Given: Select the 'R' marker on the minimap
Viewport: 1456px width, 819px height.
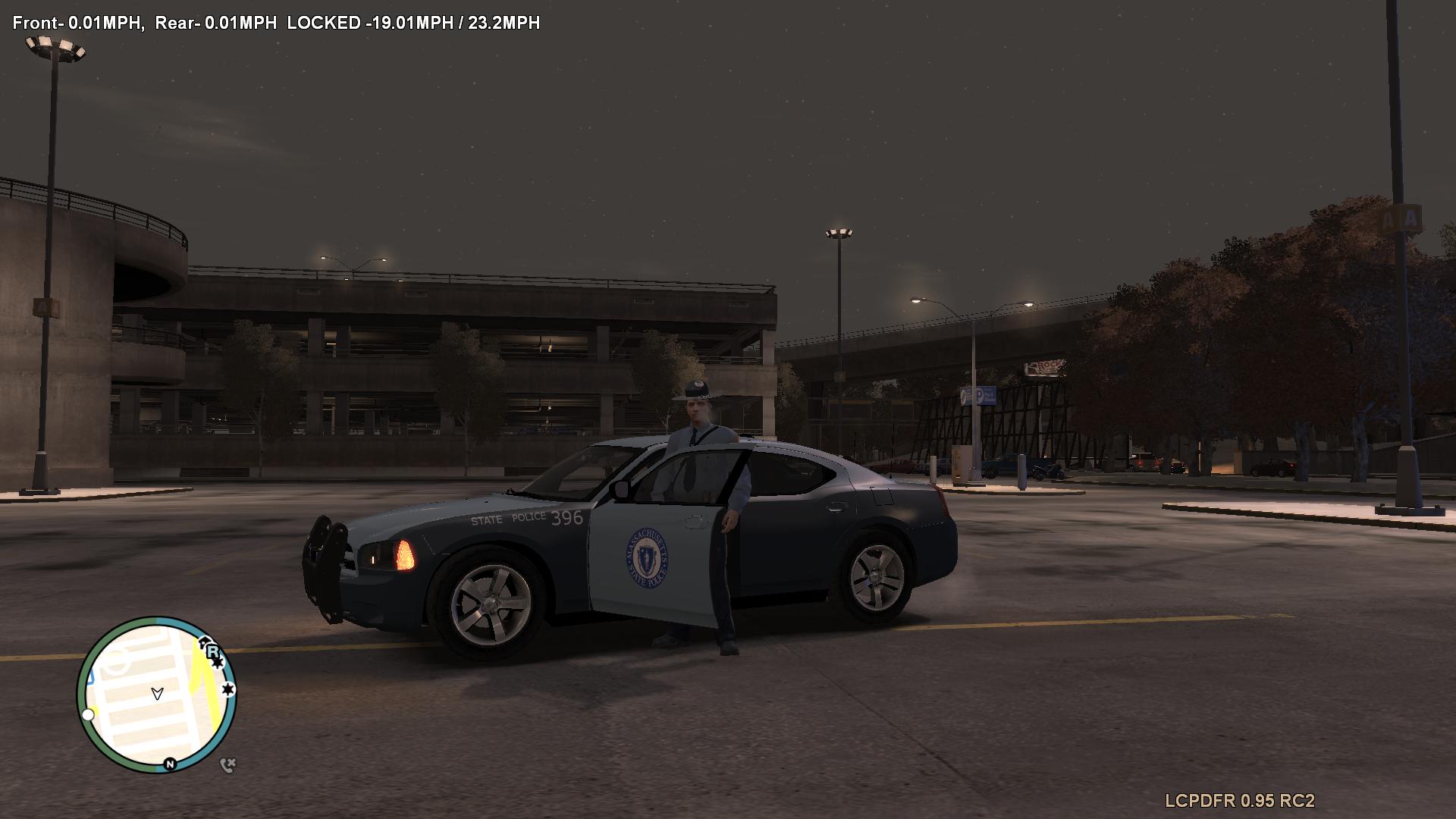Looking at the screenshot, I should (x=212, y=651).
